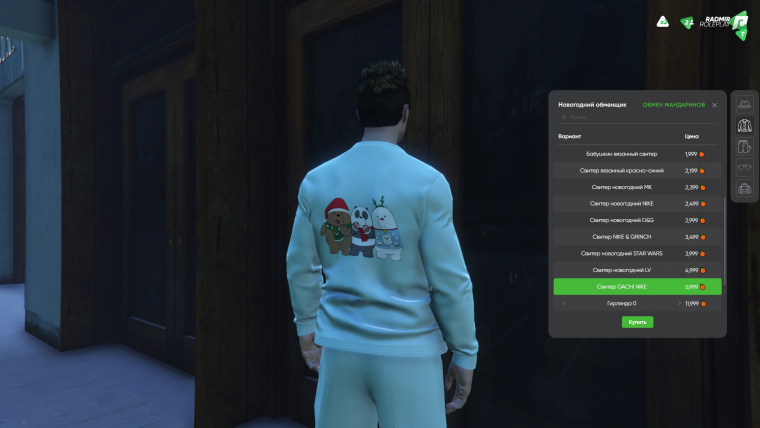This screenshot has width=760, height=428.
Task: Choose Свитер новогодний D&G
Action: tap(636, 220)
